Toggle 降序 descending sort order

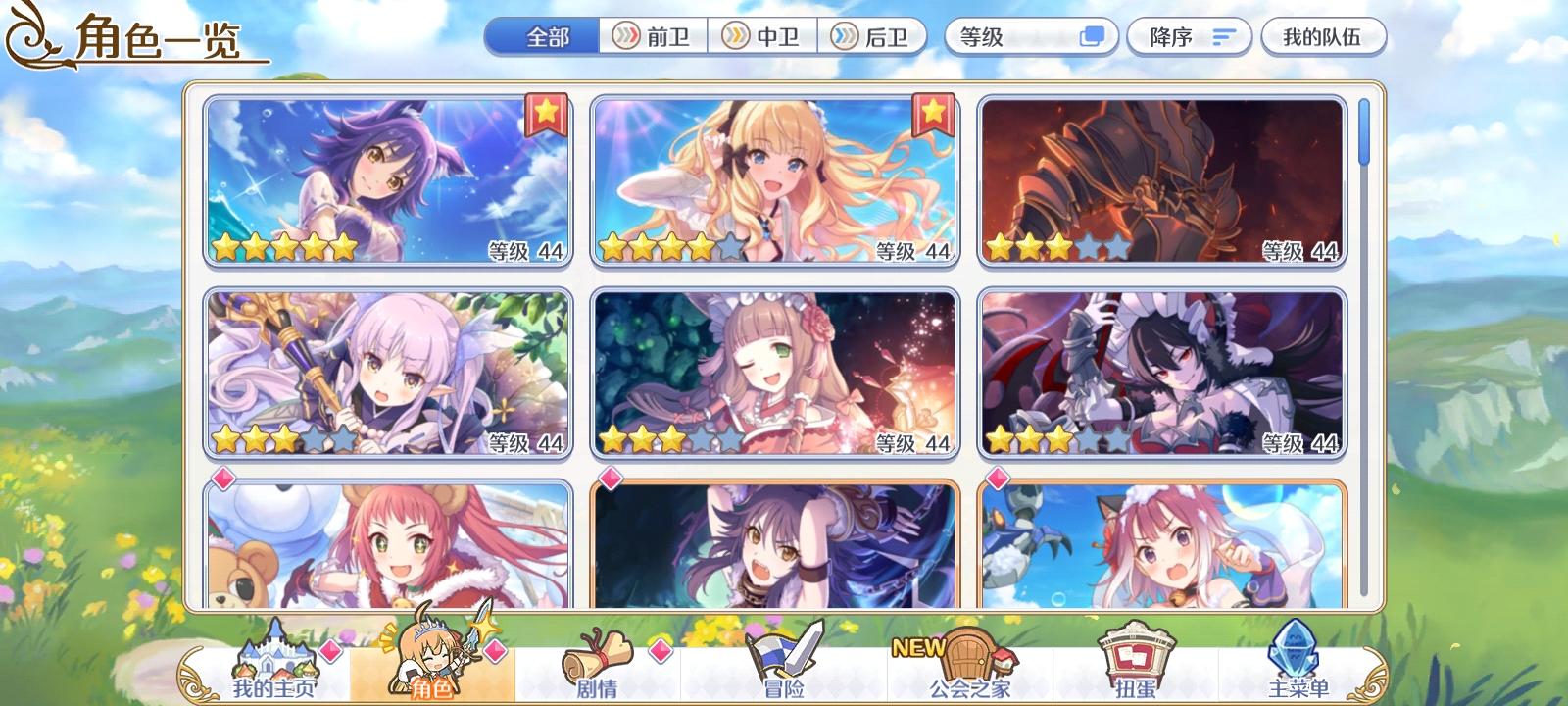1189,36
